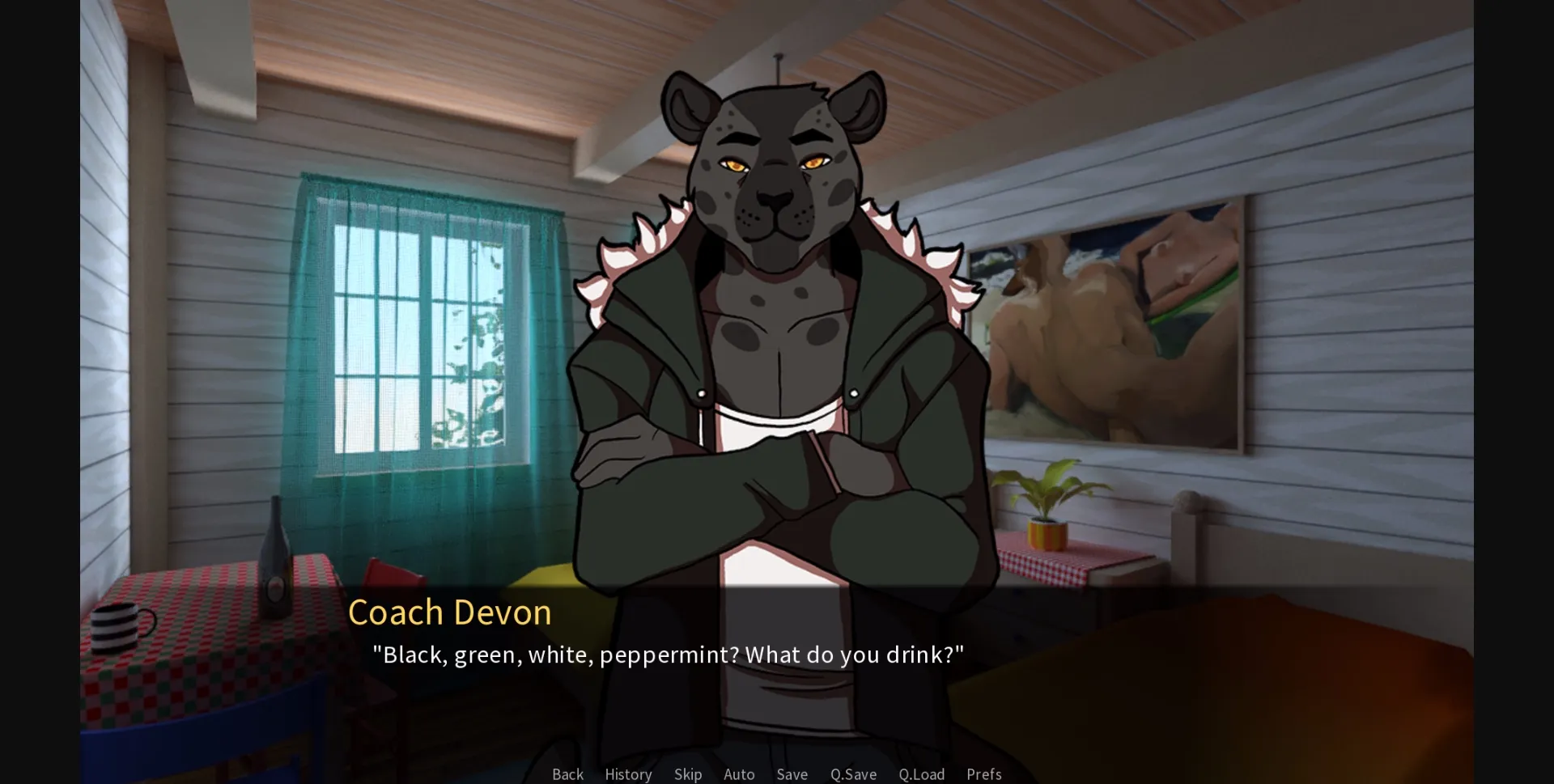
Task: Click the tea question dialogue line
Action: pos(669,655)
